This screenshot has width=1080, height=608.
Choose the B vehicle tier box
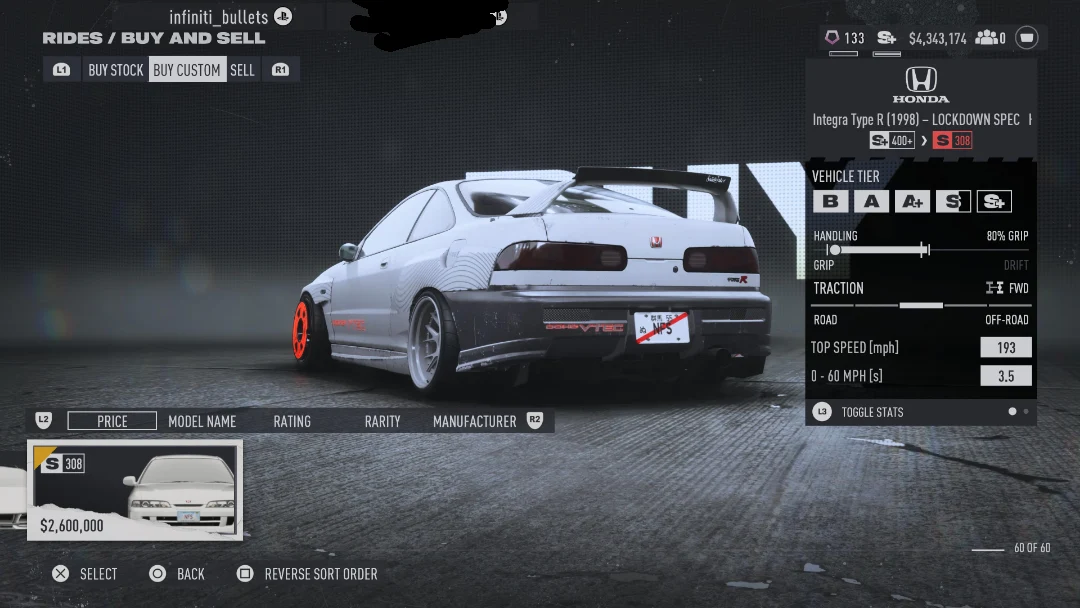point(830,201)
